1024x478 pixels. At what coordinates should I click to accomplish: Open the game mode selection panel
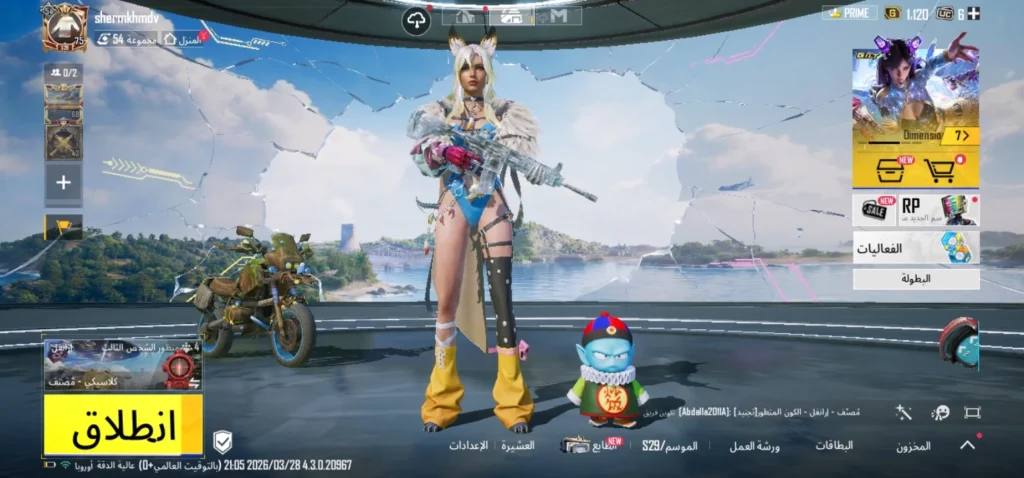[122, 365]
